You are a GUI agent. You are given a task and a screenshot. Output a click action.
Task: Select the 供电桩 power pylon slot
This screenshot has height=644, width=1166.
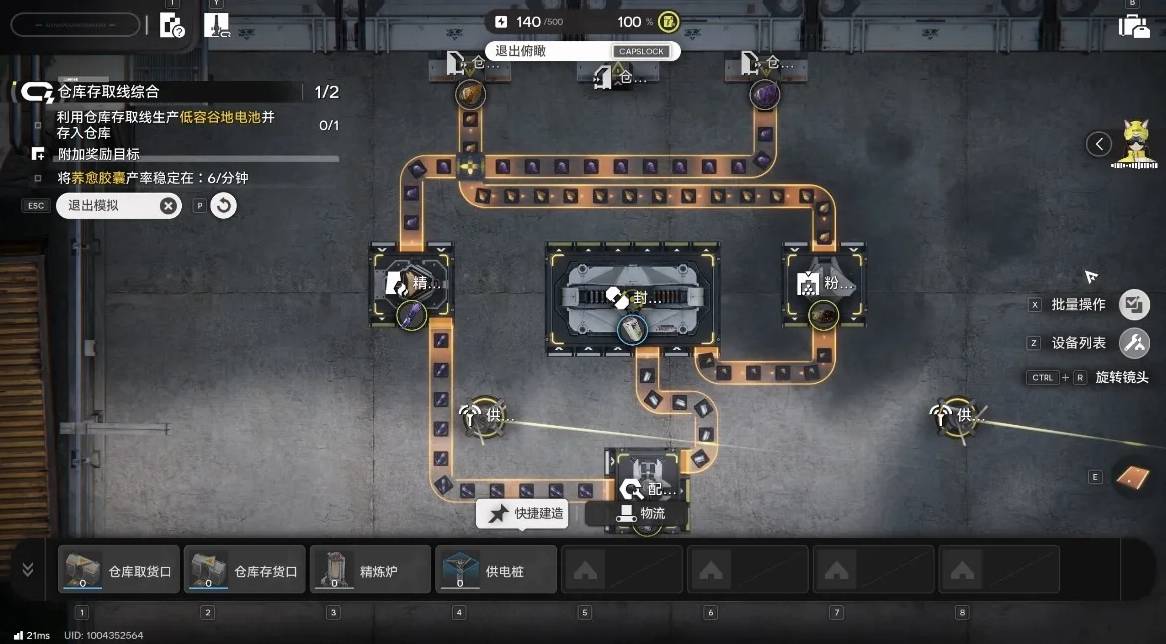[496, 570]
